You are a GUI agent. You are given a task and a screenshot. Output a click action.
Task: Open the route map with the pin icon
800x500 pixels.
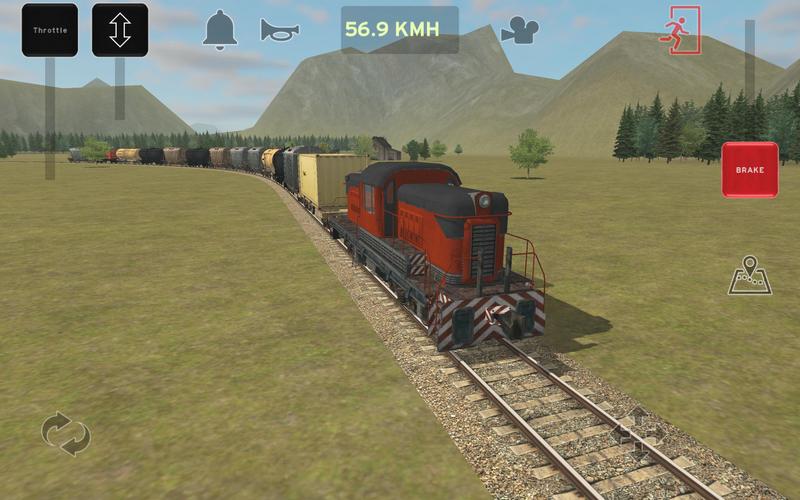tap(749, 276)
